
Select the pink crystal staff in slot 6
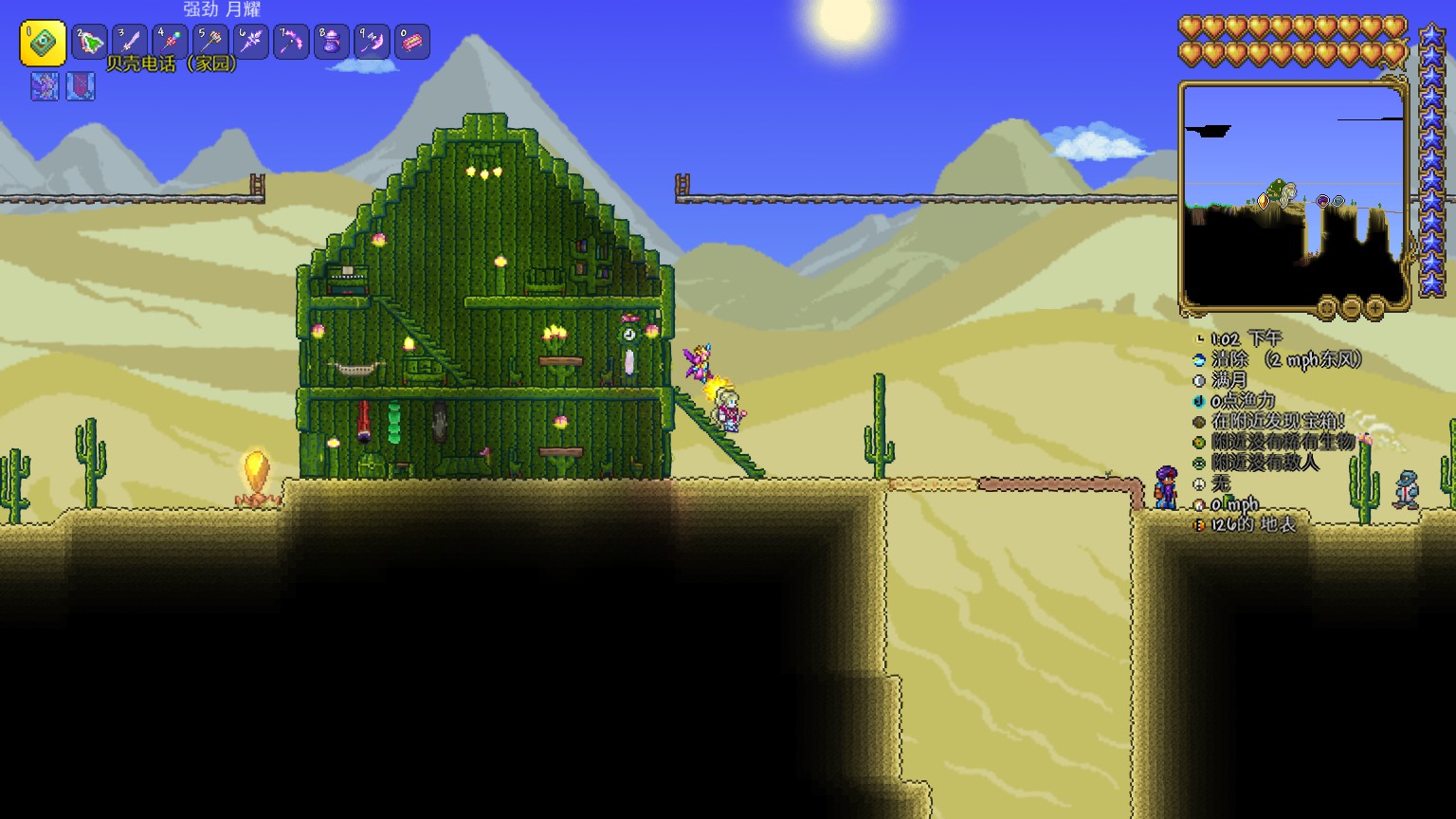tap(251, 43)
